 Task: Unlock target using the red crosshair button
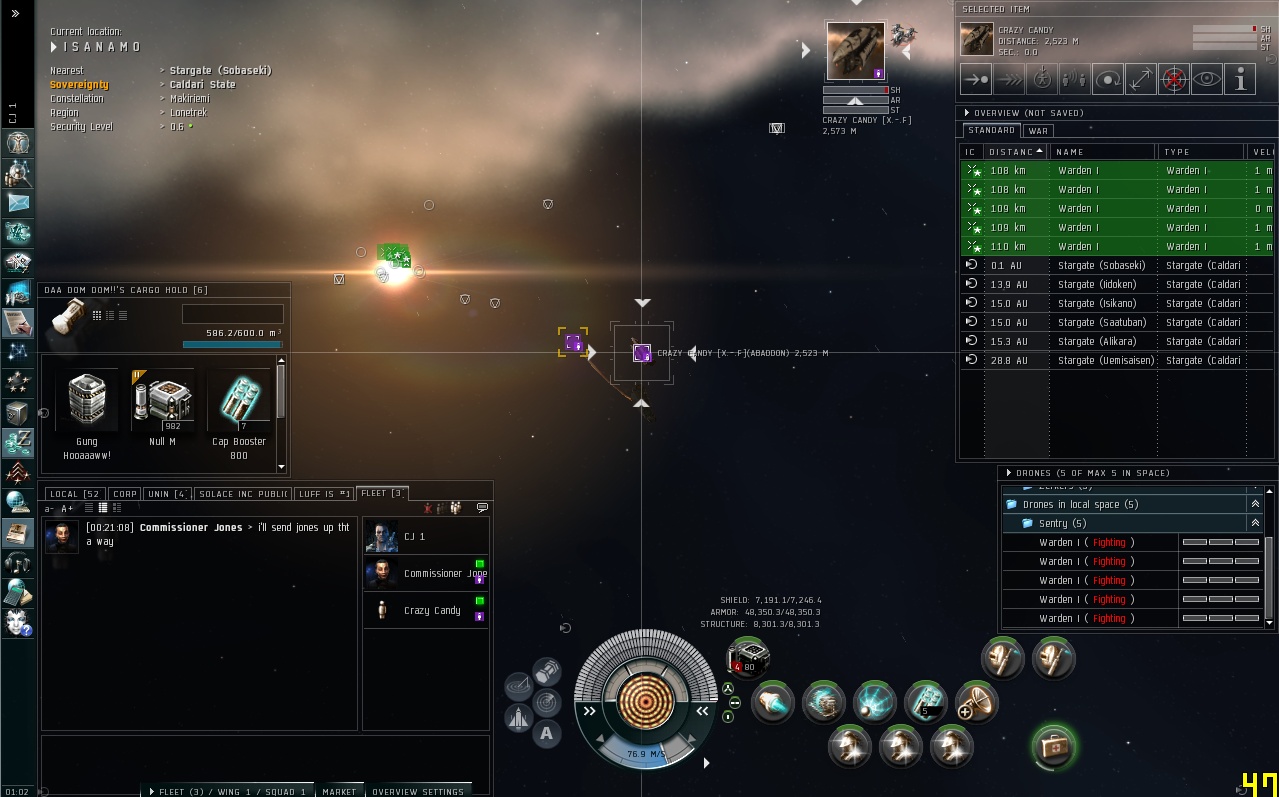click(x=1173, y=79)
